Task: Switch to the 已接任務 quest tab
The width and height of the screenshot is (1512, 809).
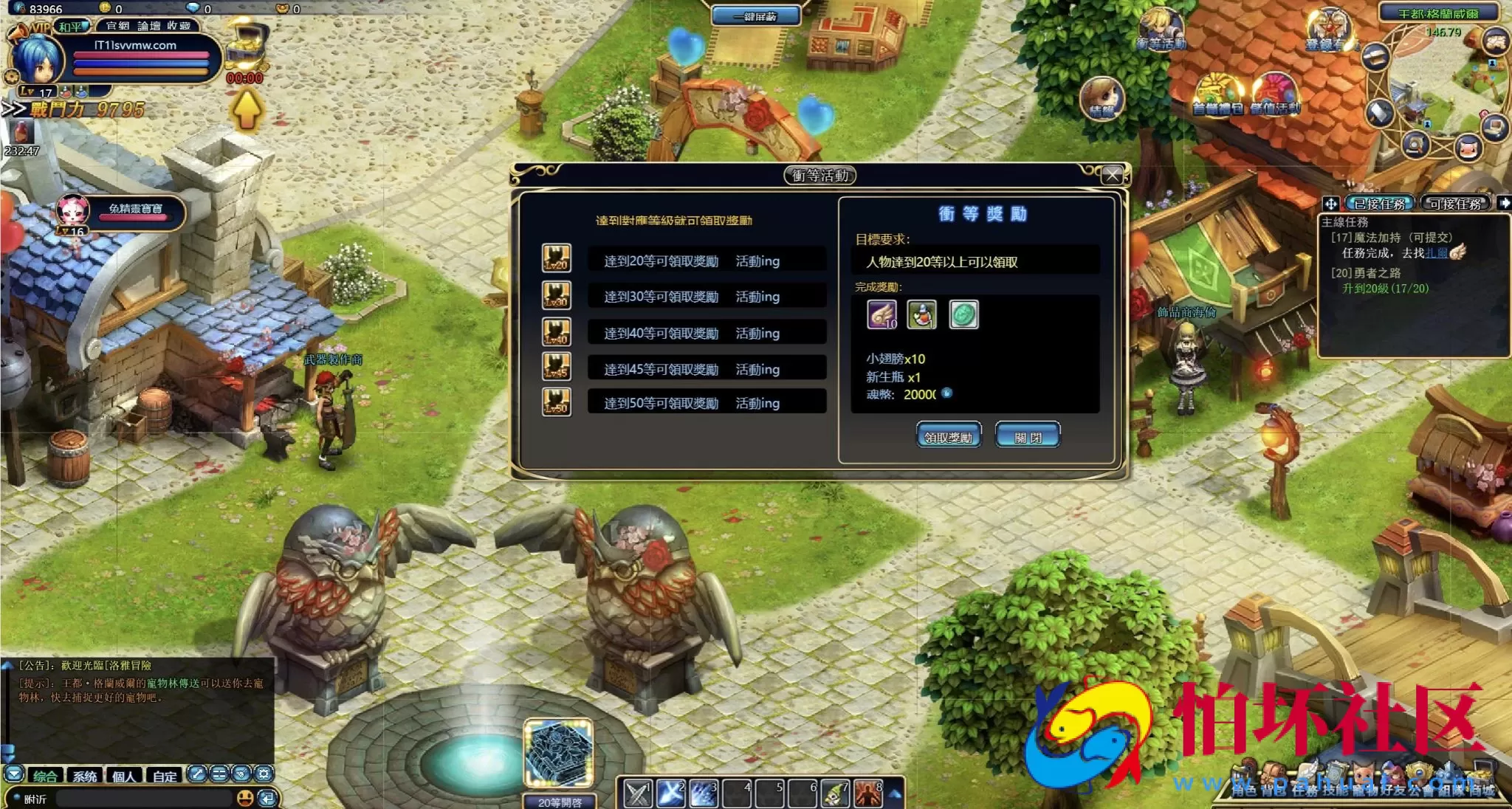Action: [x=1379, y=204]
